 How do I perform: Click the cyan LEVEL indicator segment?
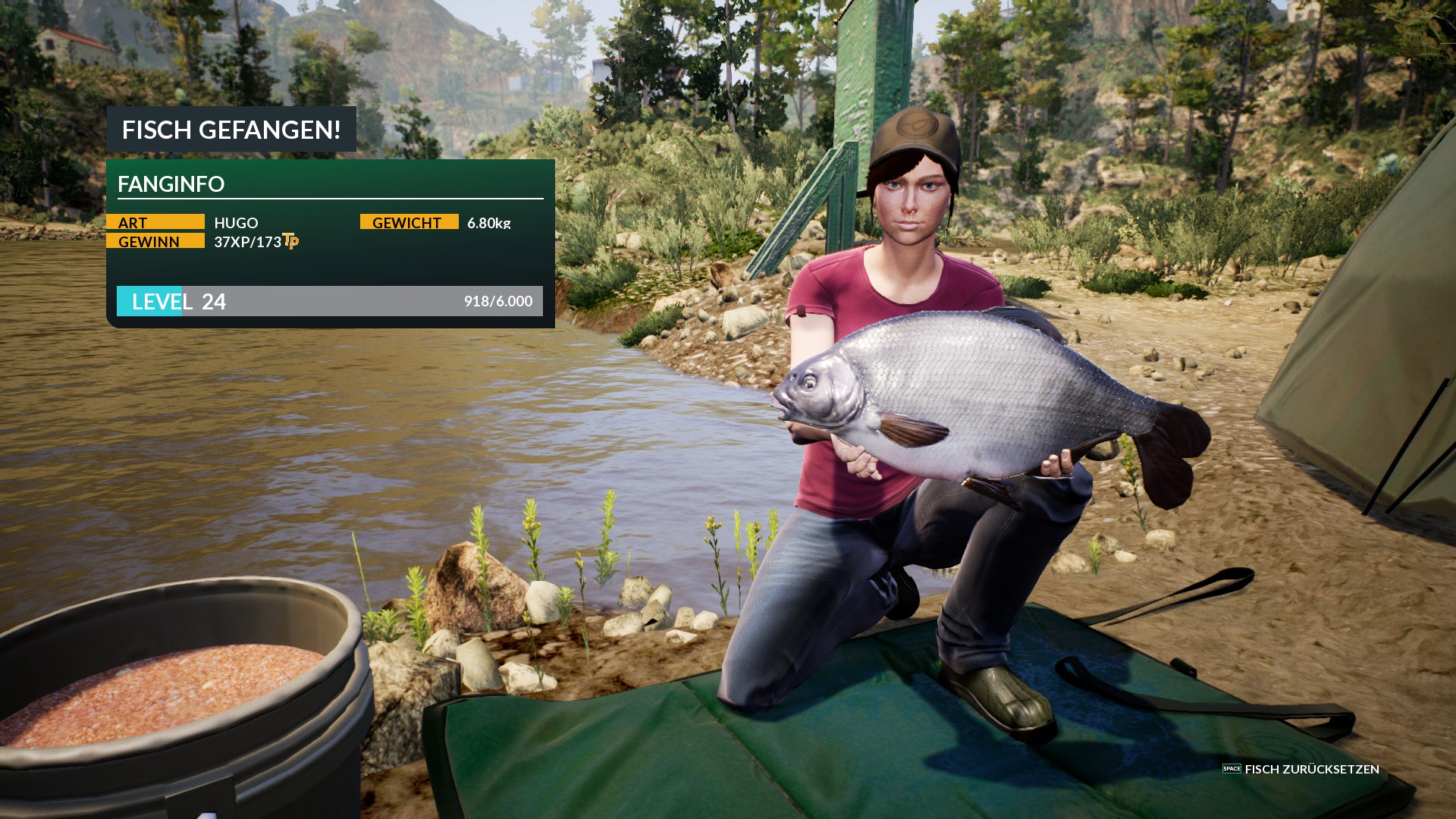pos(148,301)
